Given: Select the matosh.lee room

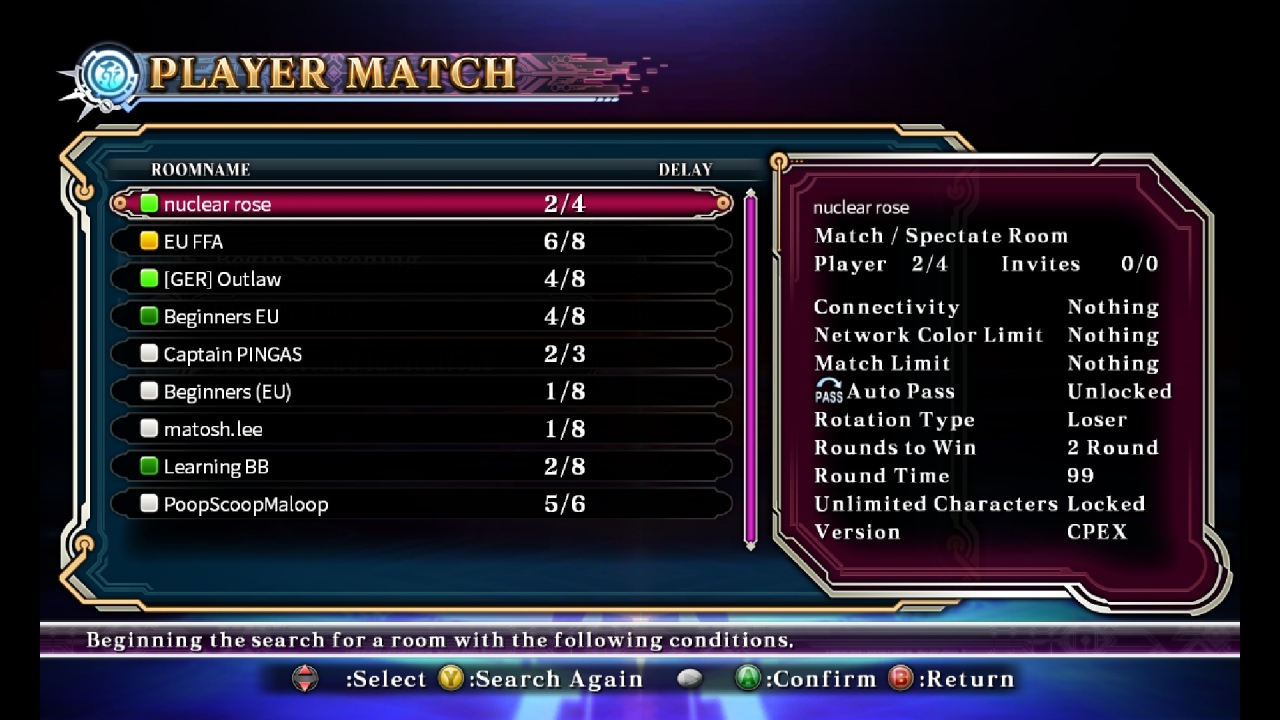Looking at the screenshot, I should (x=420, y=429).
